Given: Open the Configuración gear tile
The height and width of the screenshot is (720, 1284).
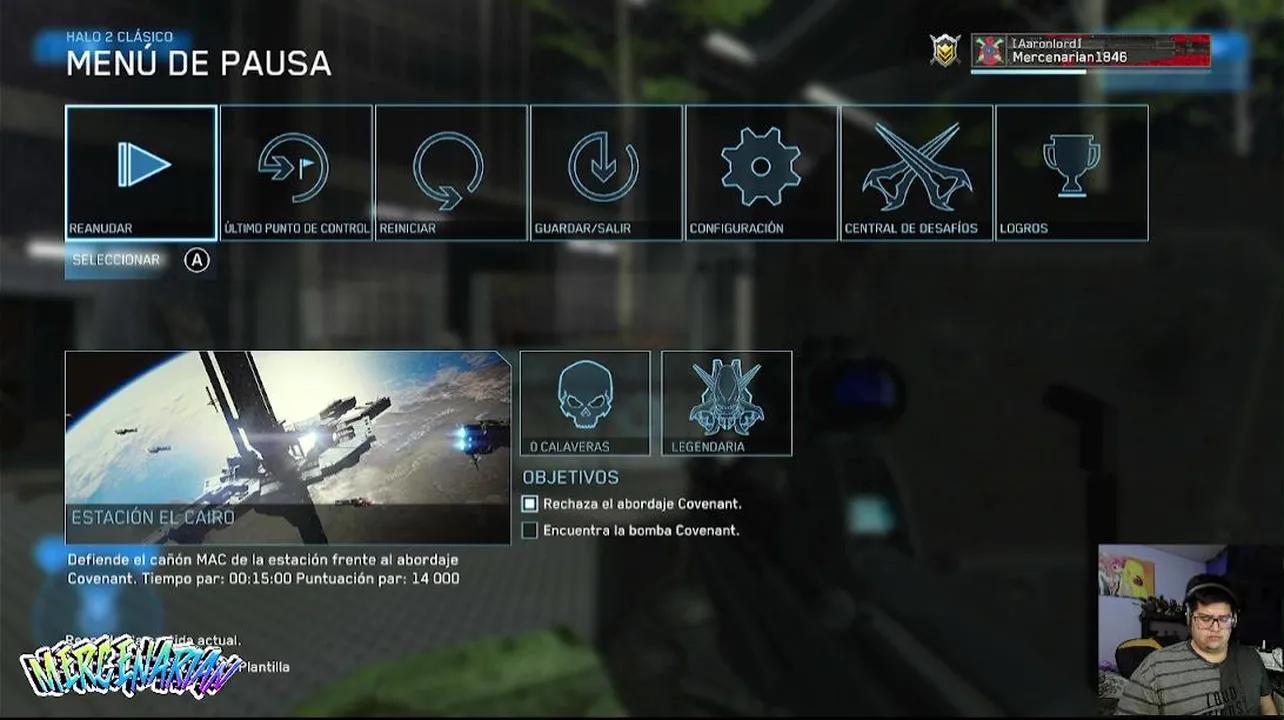Looking at the screenshot, I should pos(761,172).
